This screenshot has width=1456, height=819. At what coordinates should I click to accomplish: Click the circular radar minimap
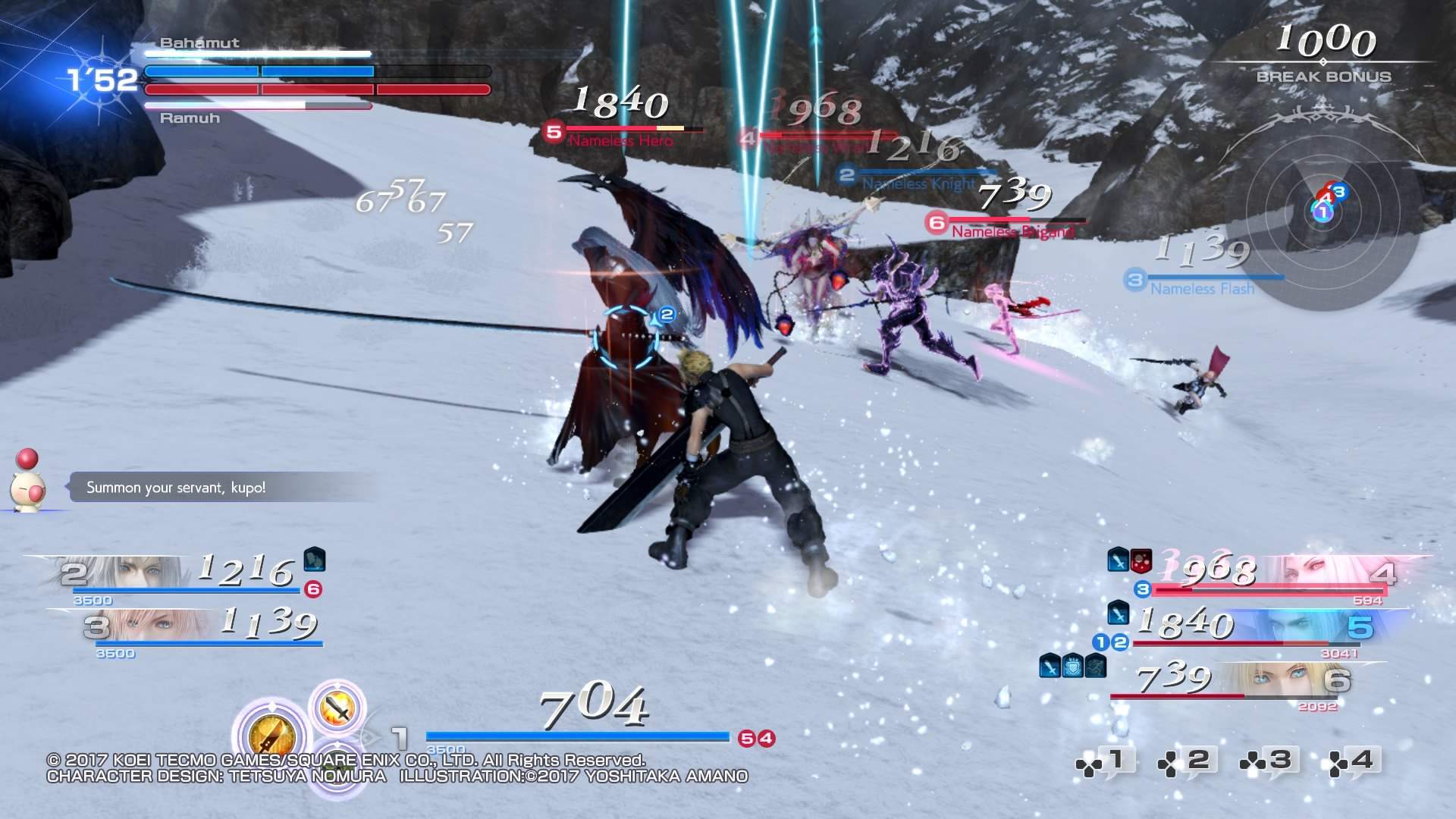click(x=1323, y=212)
